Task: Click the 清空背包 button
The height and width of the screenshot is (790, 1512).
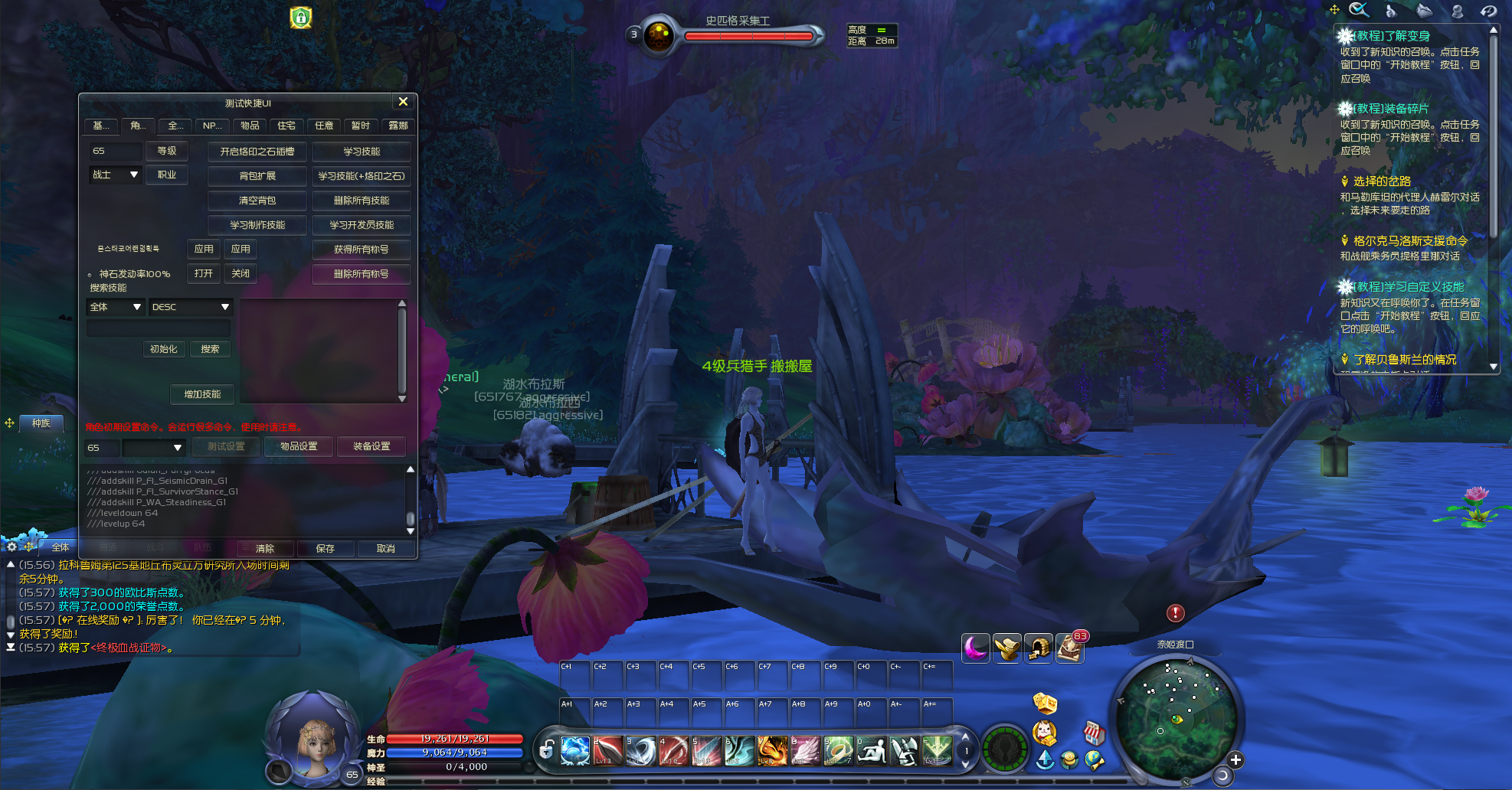Action: (x=257, y=201)
